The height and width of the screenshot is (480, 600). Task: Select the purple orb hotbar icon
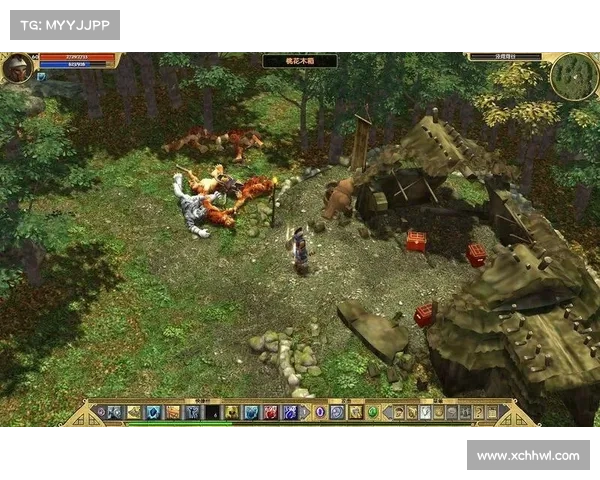click(x=320, y=412)
